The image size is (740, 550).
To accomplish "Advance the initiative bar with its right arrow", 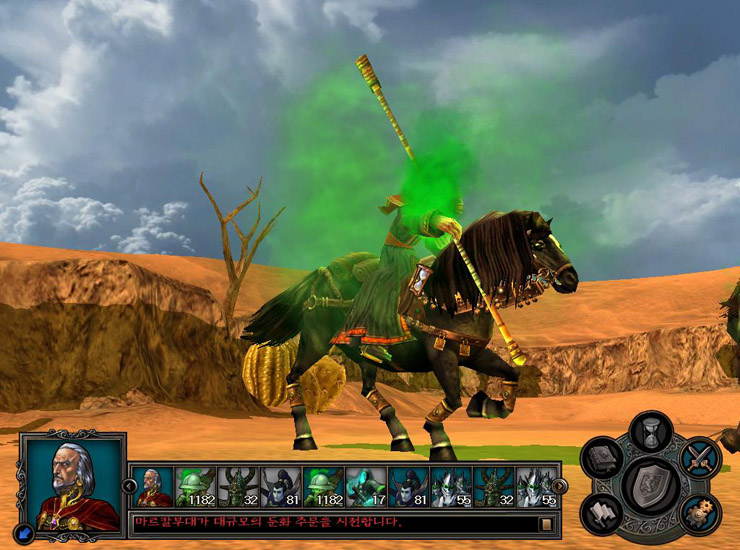I will click(x=560, y=486).
